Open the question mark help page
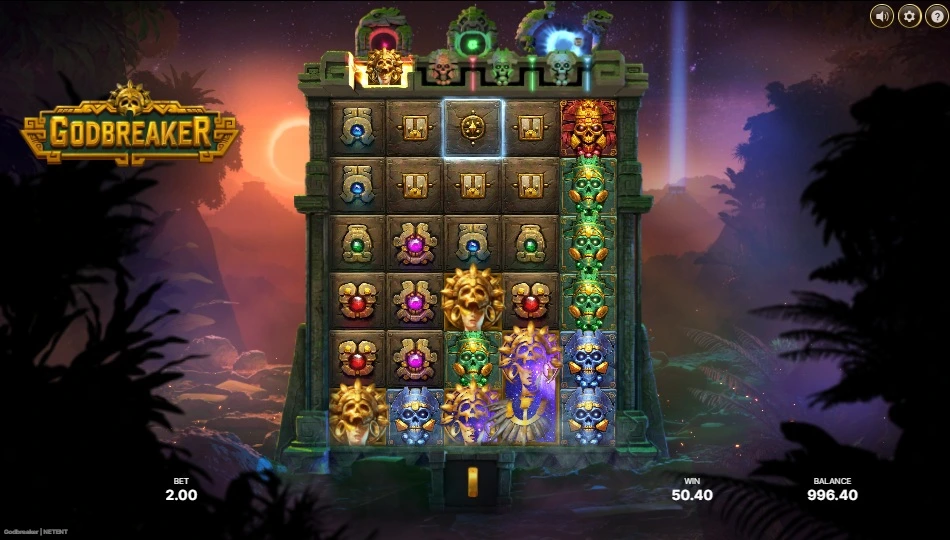Image resolution: width=950 pixels, height=540 pixels. (x=936, y=16)
